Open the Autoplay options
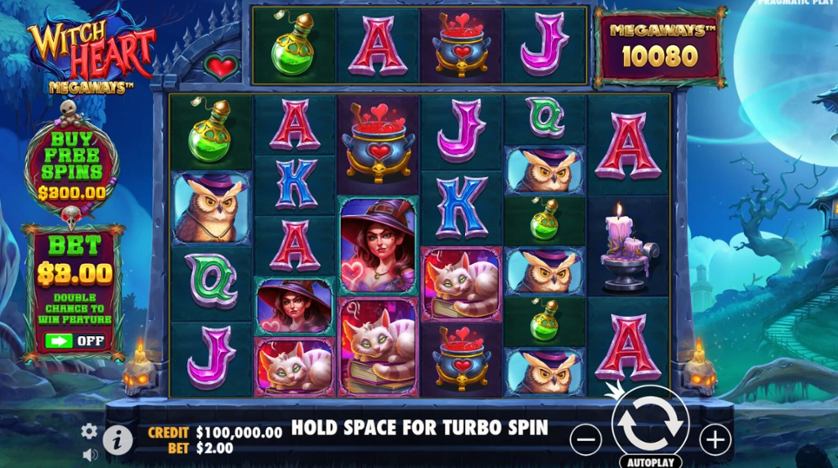Viewport: 838px width, 468px height. pos(650,462)
